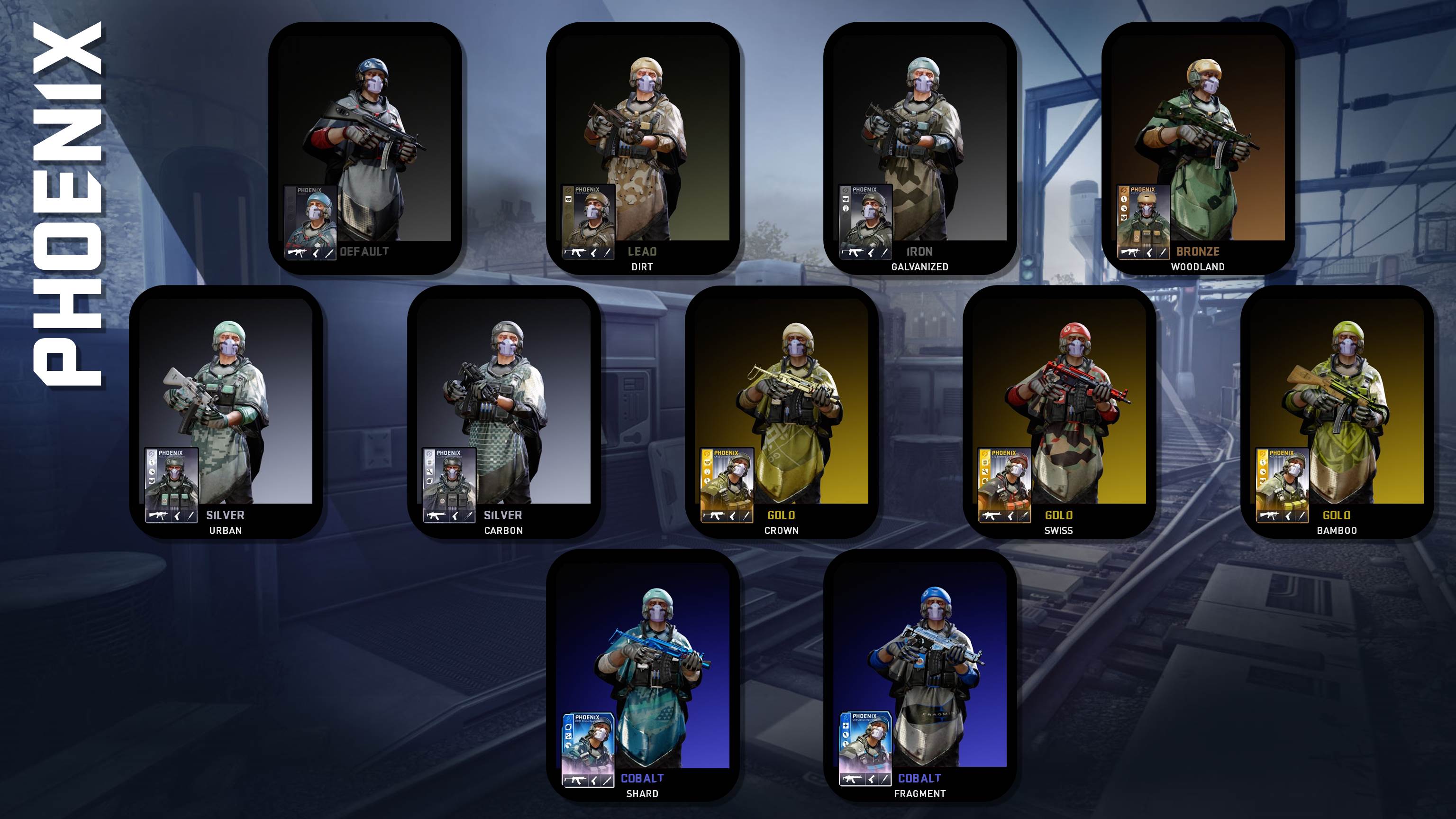Choose the Lead Dirt skin card
Image resolution: width=1456 pixels, height=819 pixels.
tap(643, 148)
